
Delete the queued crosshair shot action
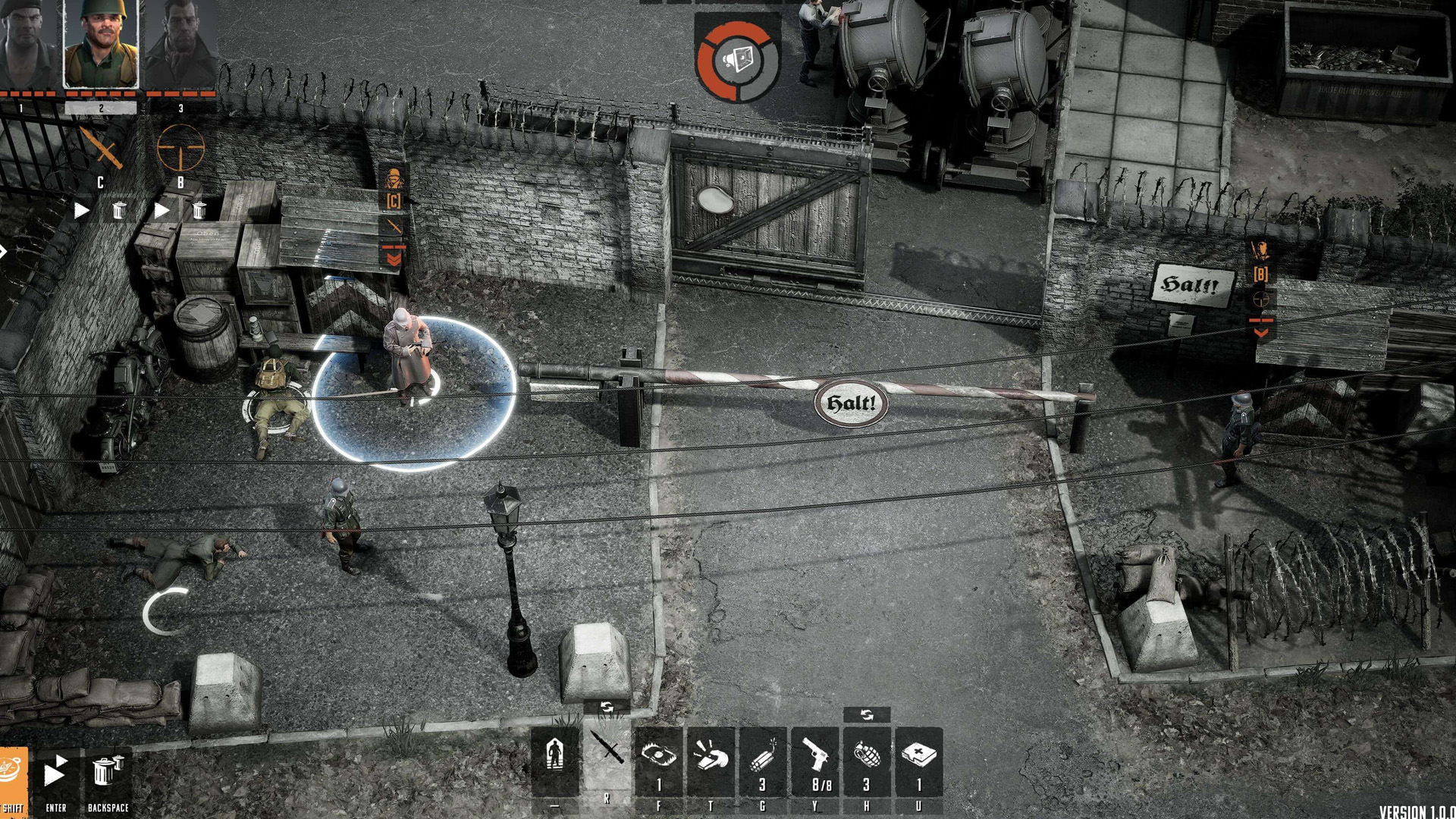click(199, 210)
